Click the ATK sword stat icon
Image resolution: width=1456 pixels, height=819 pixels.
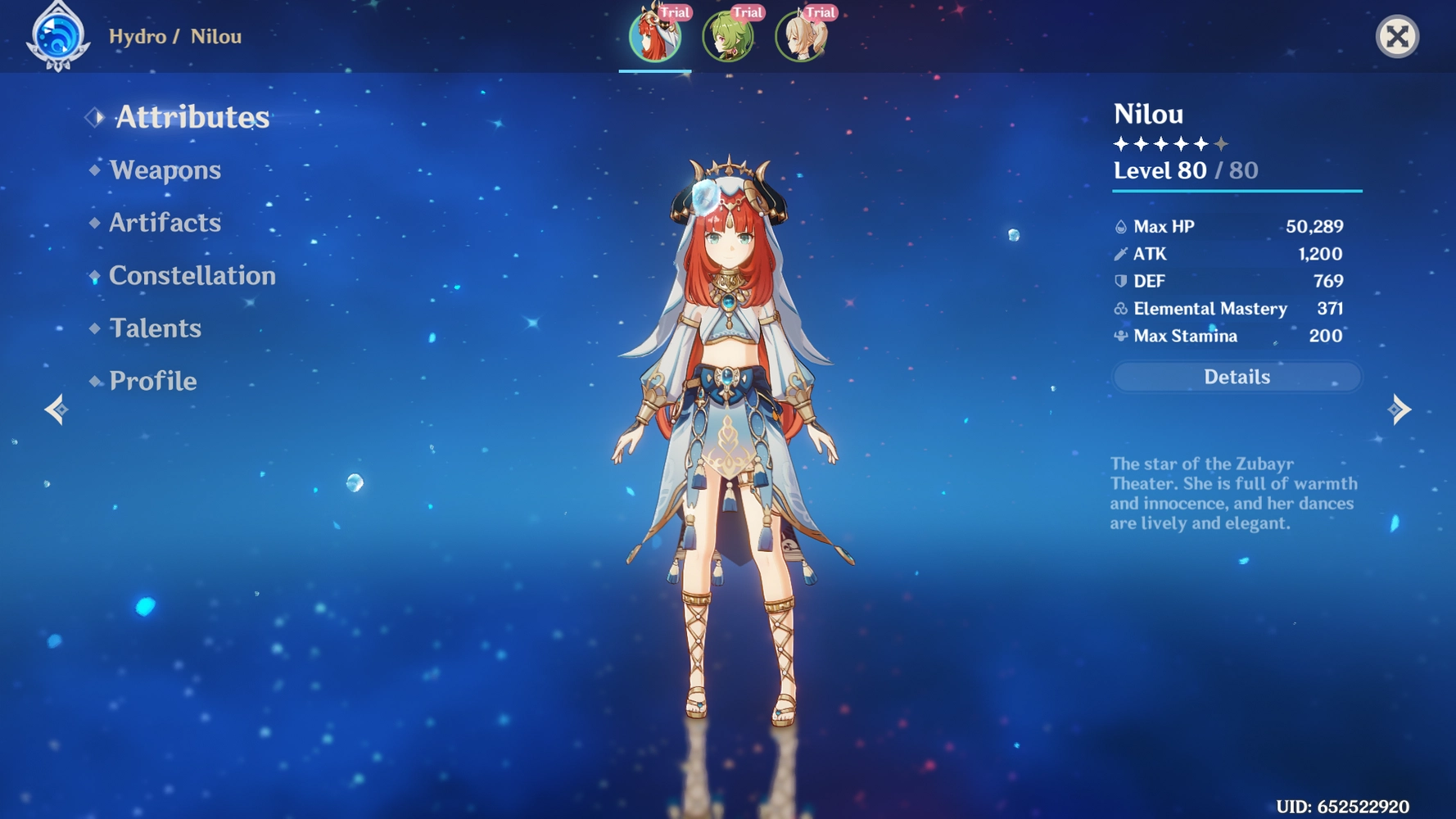coord(1119,254)
